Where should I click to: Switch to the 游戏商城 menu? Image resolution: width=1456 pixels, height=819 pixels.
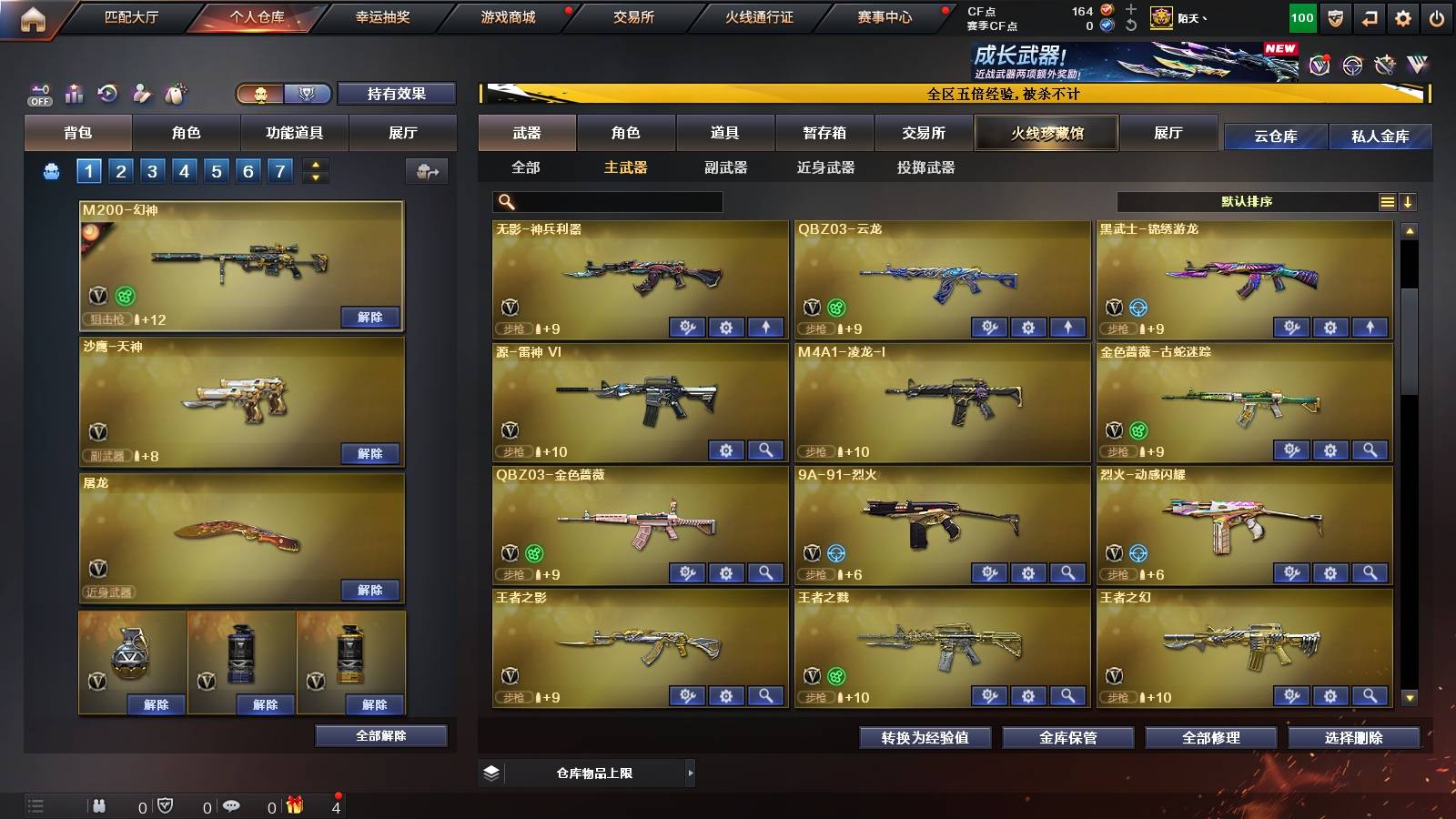click(x=506, y=16)
